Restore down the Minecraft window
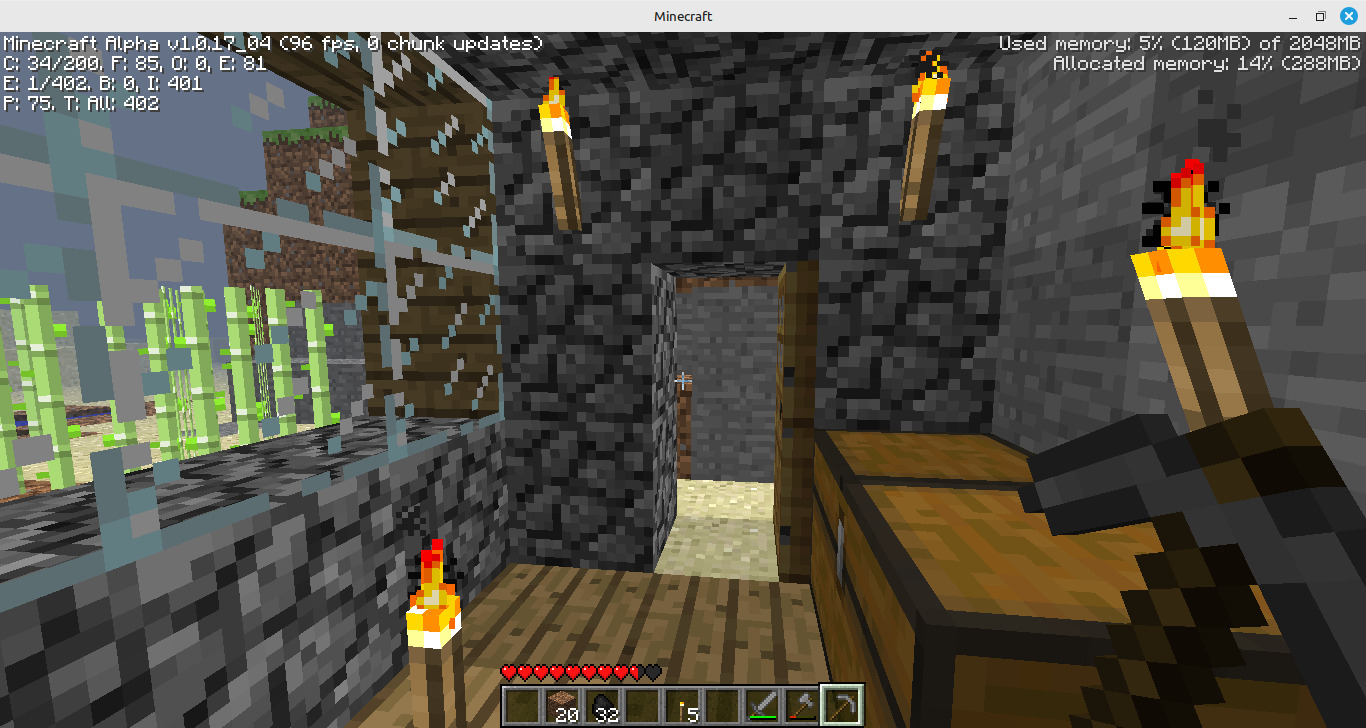Viewport: 1366px width, 728px height. pos(1320,16)
